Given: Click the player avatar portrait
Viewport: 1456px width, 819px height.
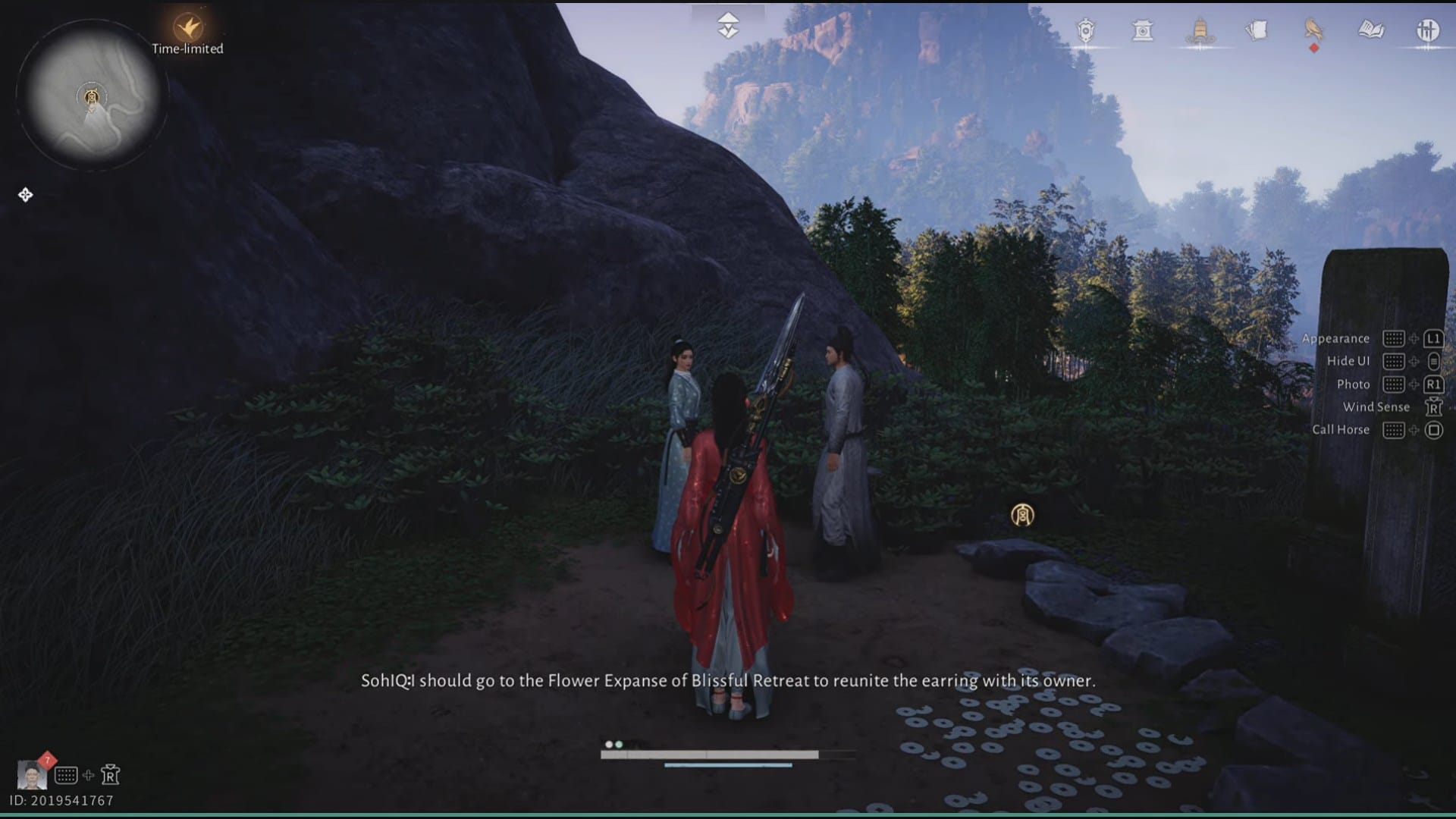Looking at the screenshot, I should [x=32, y=775].
